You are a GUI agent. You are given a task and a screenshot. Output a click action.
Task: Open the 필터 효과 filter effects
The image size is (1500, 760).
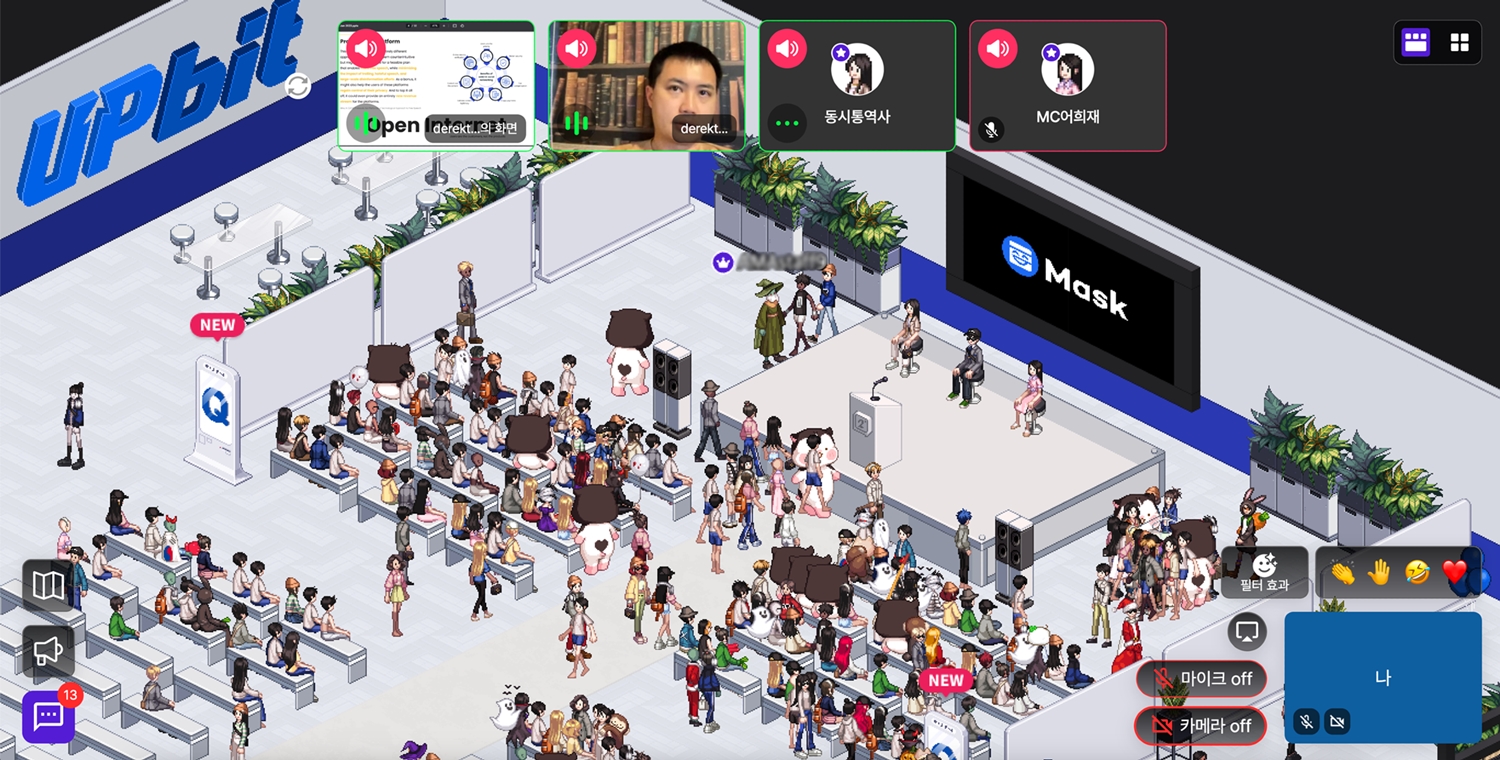point(1264,573)
